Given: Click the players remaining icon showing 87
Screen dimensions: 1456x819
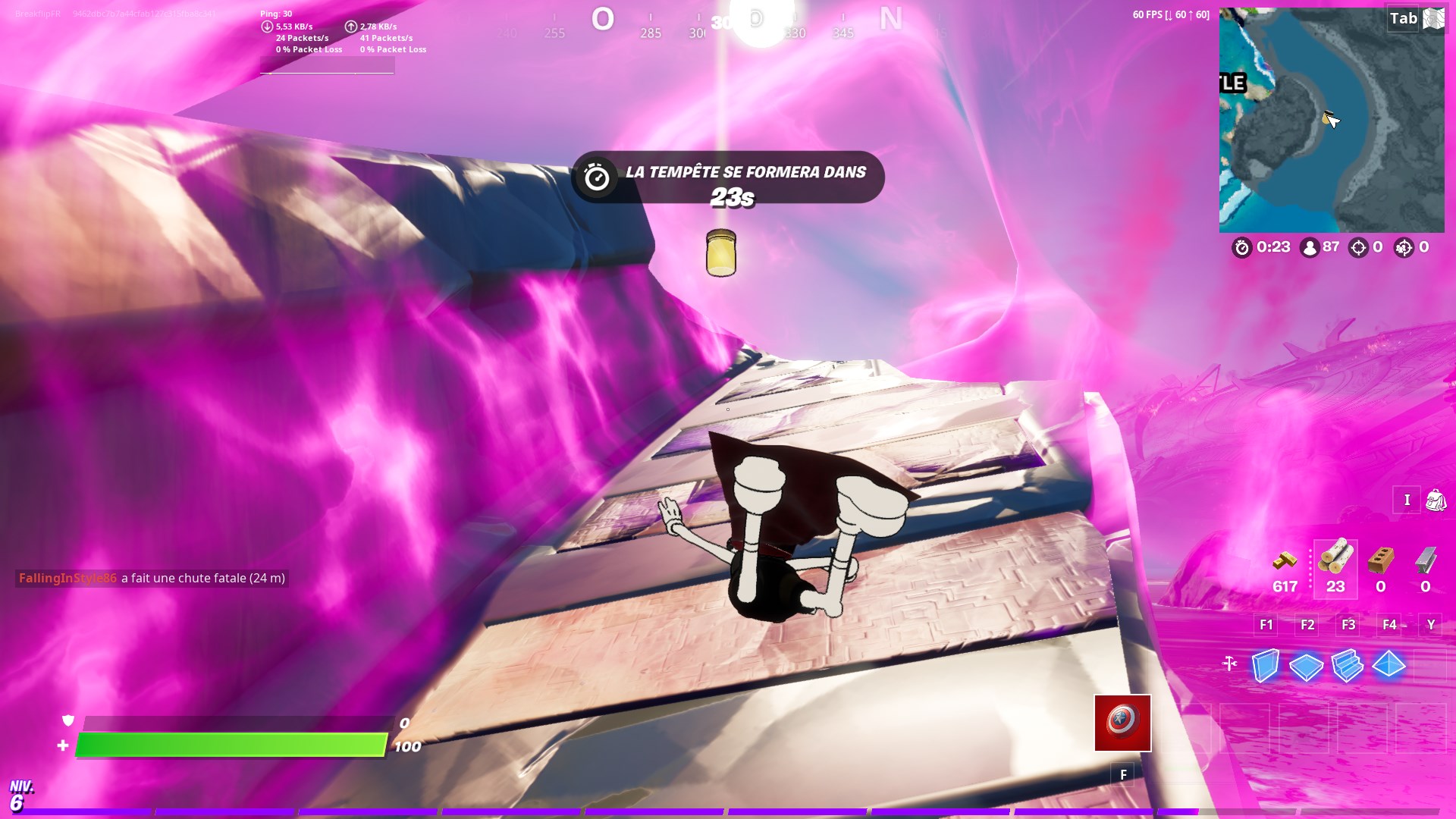Looking at the screenshot, I should [x=1310, y=248].
